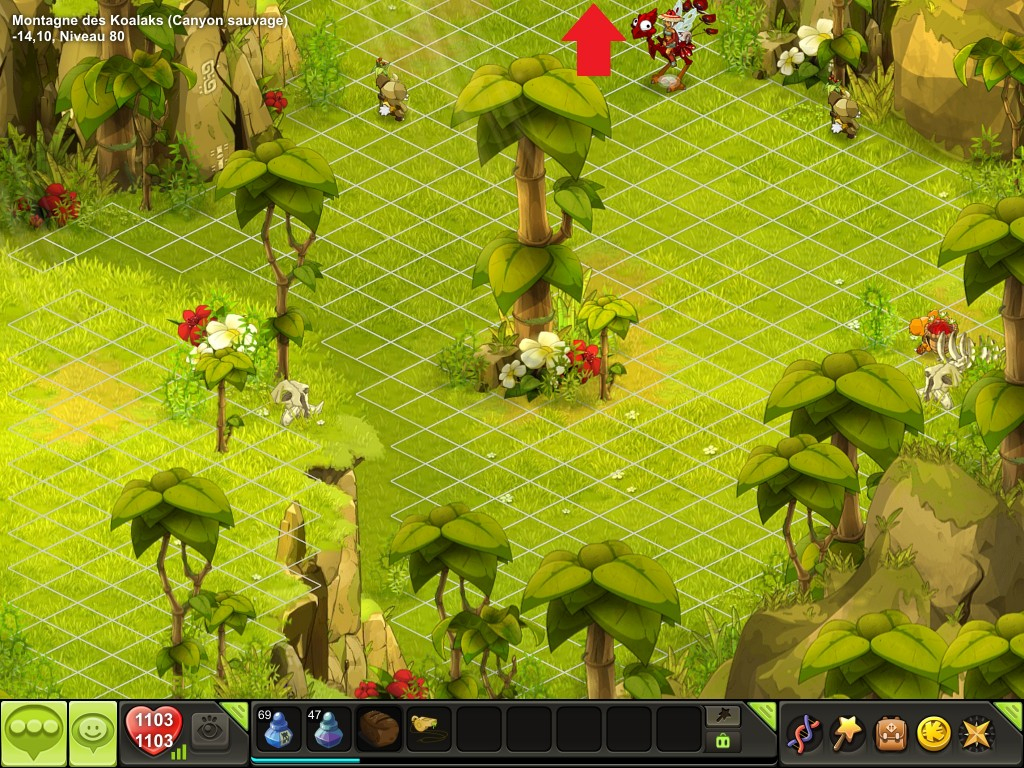1024x768 pixels.
Task: Open the star wand spells menu
Action: point(848,733)
